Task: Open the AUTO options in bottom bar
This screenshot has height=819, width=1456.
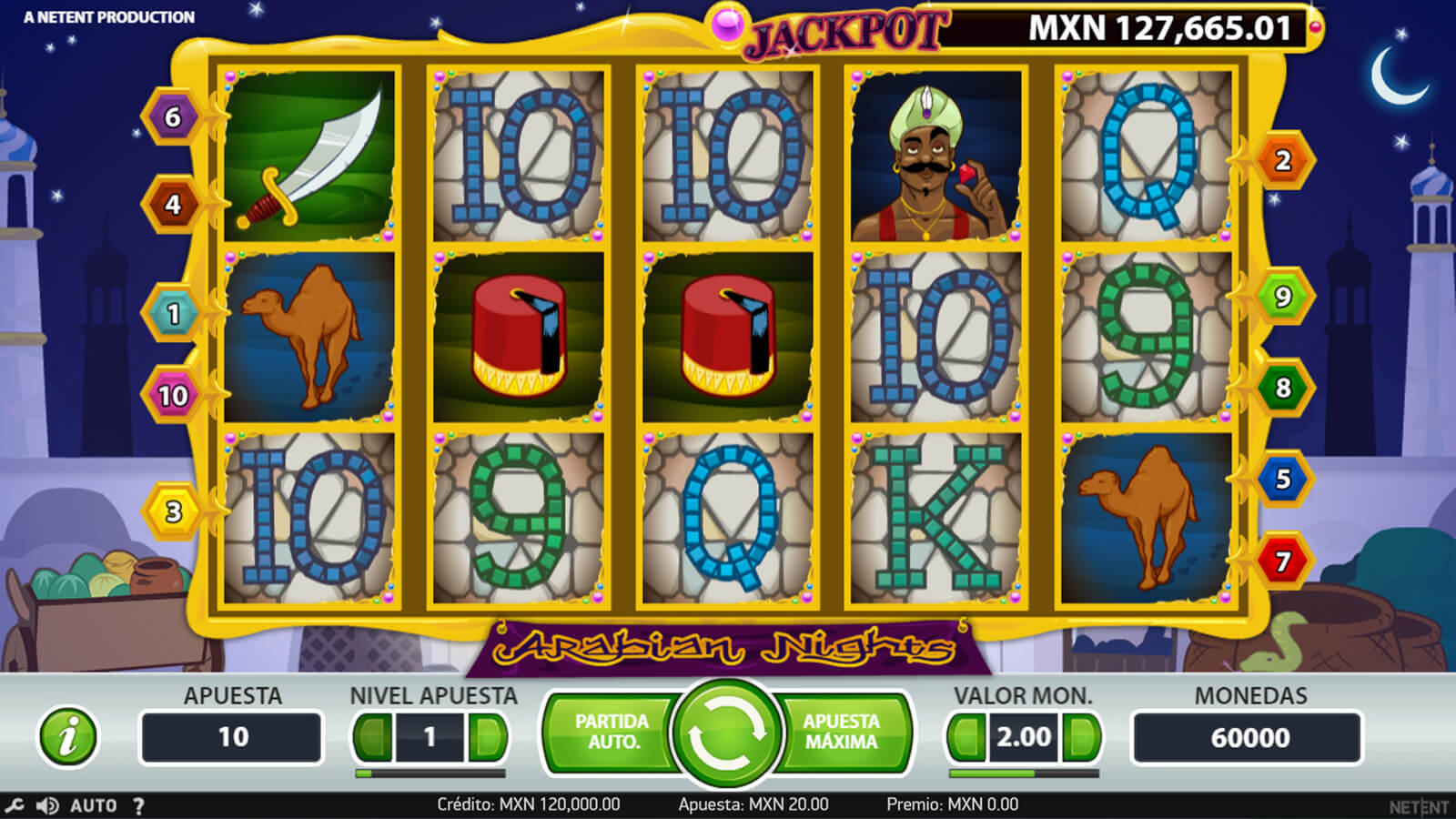Action: [94, 805]
